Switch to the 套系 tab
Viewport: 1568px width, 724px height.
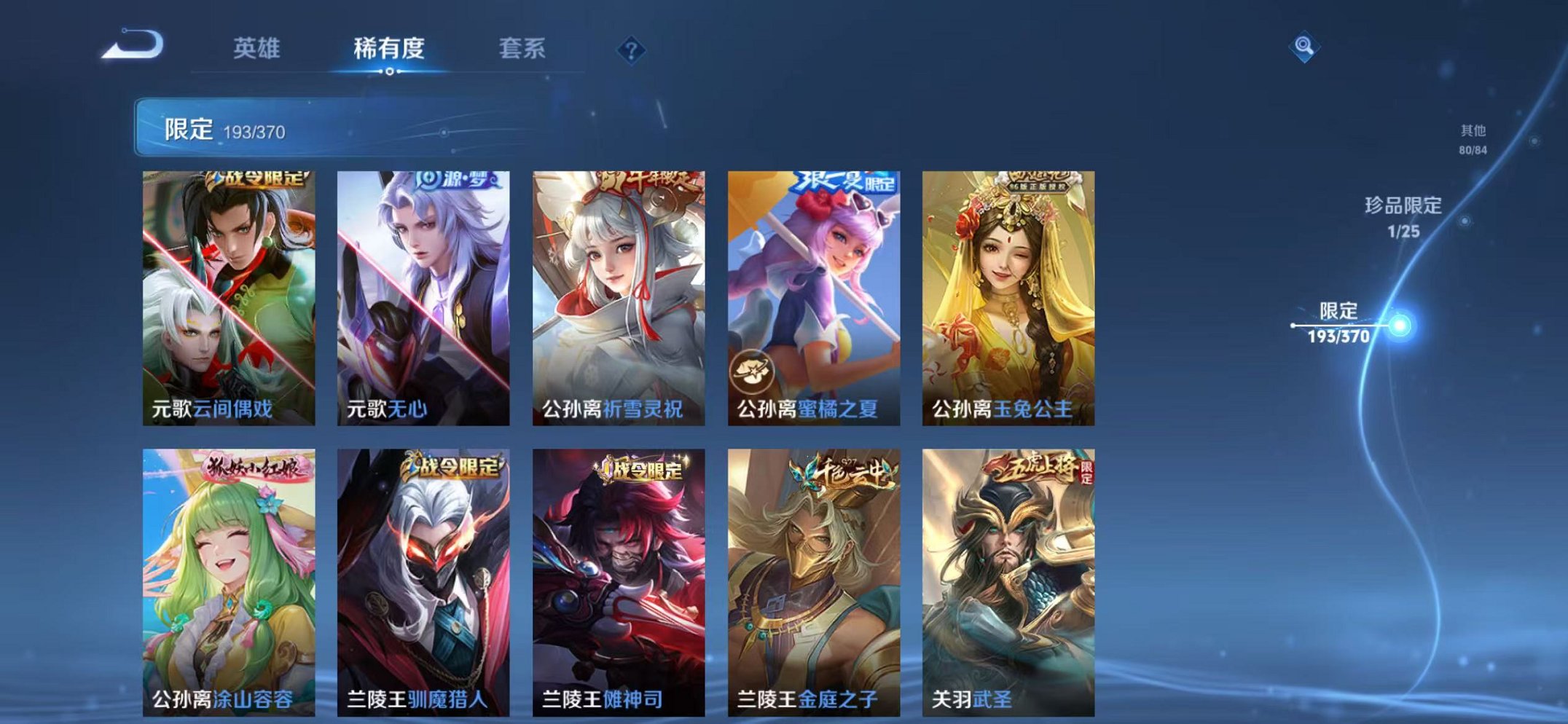(524, 47)
